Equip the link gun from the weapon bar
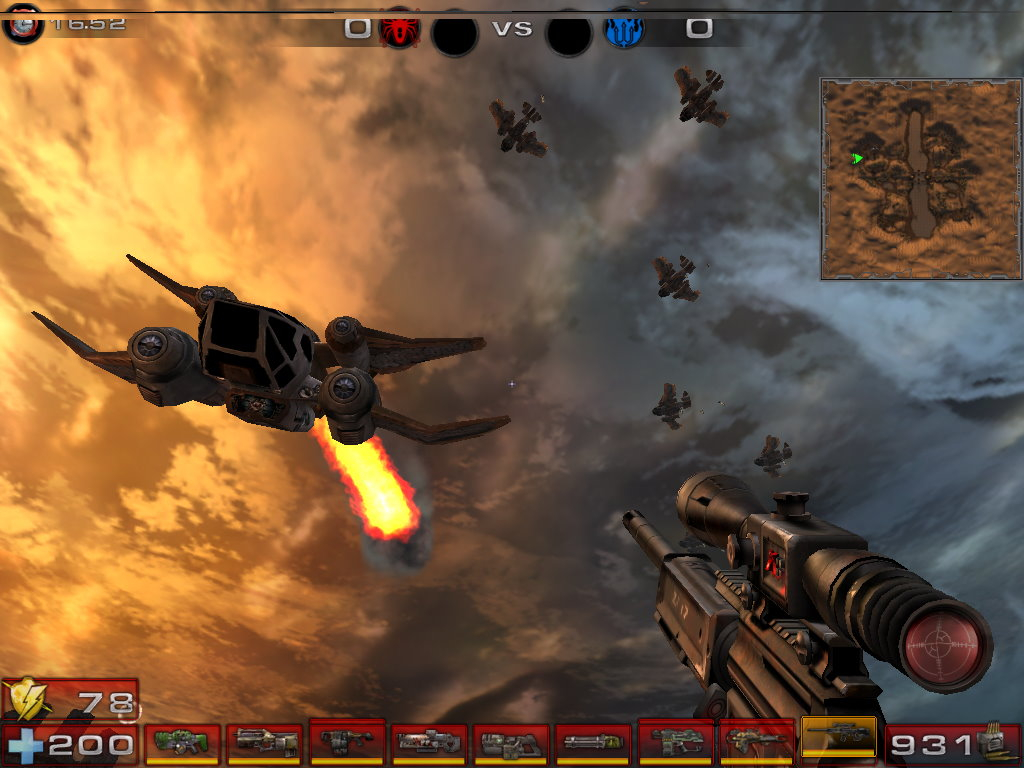 coord(510,743)
